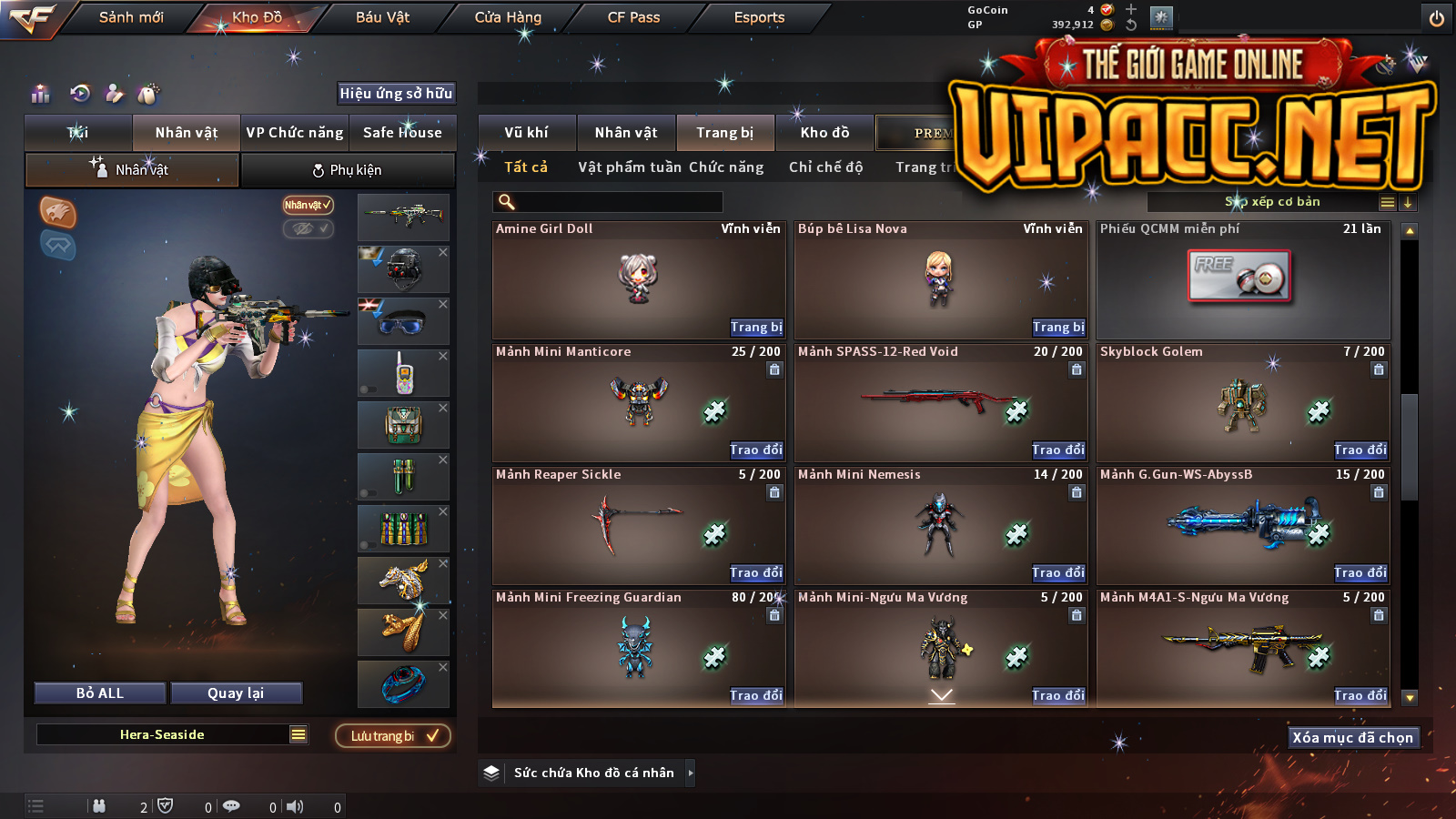
Task: Click the Quay lại button
Action: pos(236,693)
